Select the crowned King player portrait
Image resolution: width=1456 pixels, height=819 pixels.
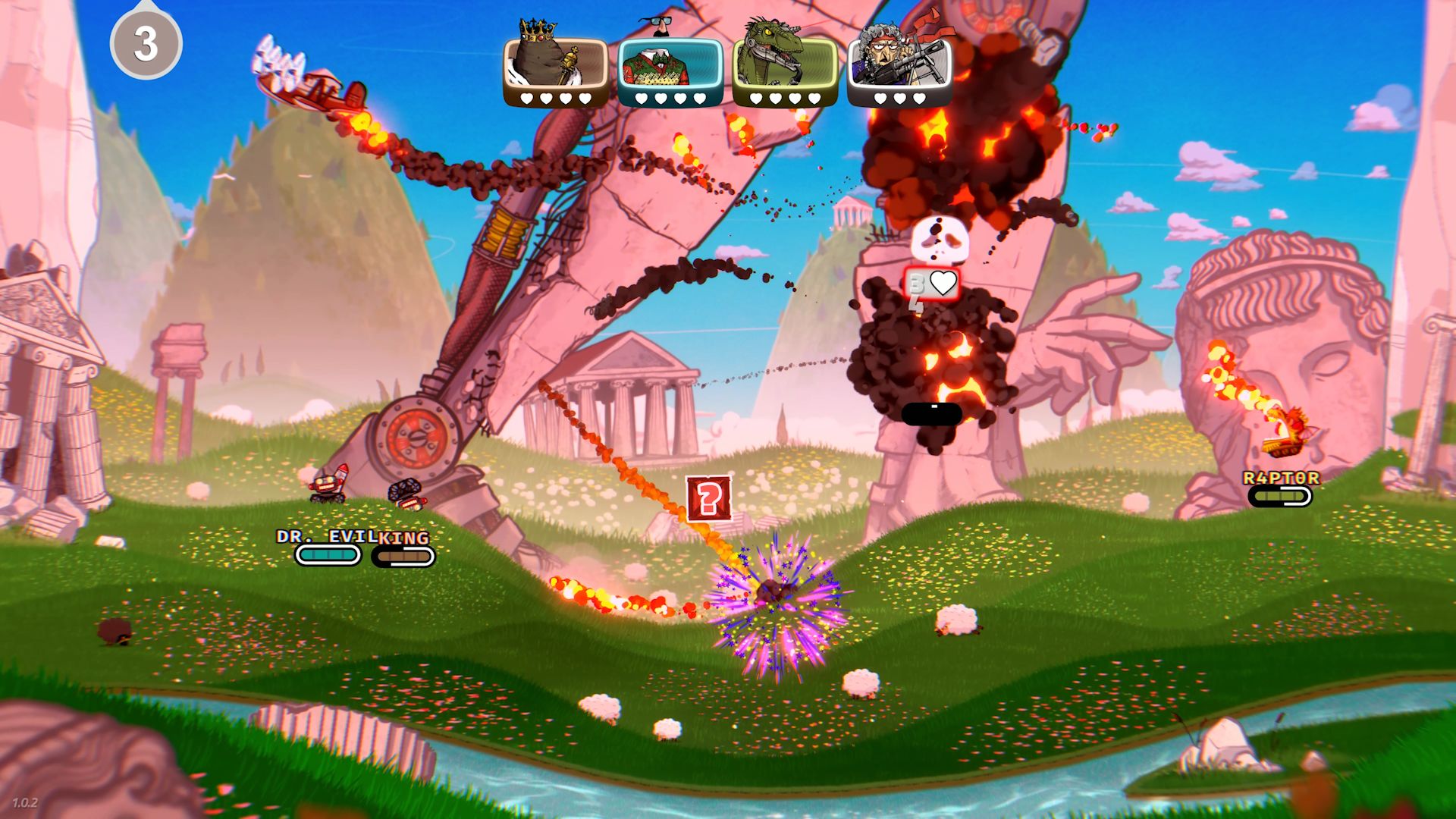pos(555,64)
